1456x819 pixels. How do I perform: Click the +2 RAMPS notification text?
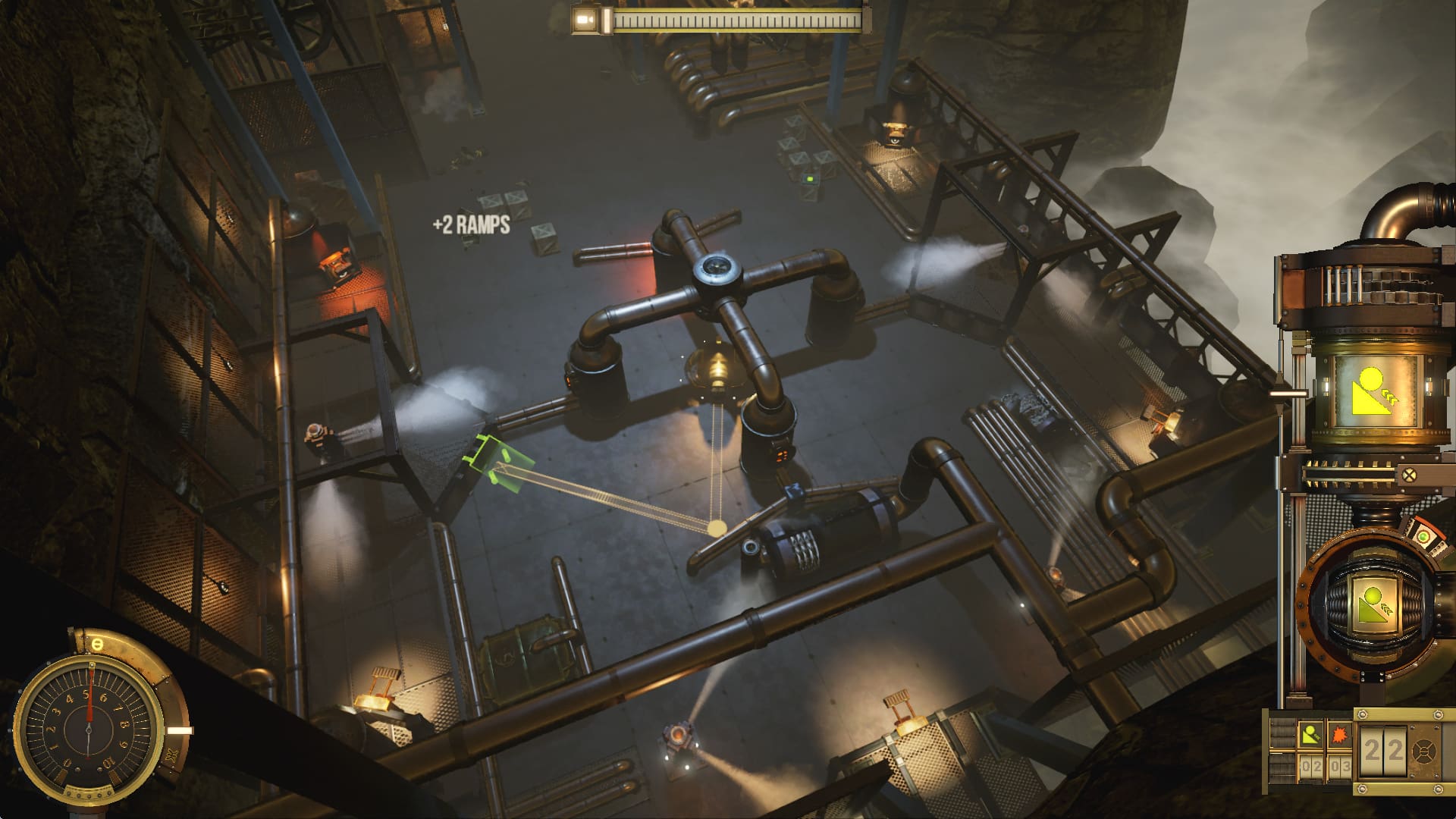(x=470, y=224)
